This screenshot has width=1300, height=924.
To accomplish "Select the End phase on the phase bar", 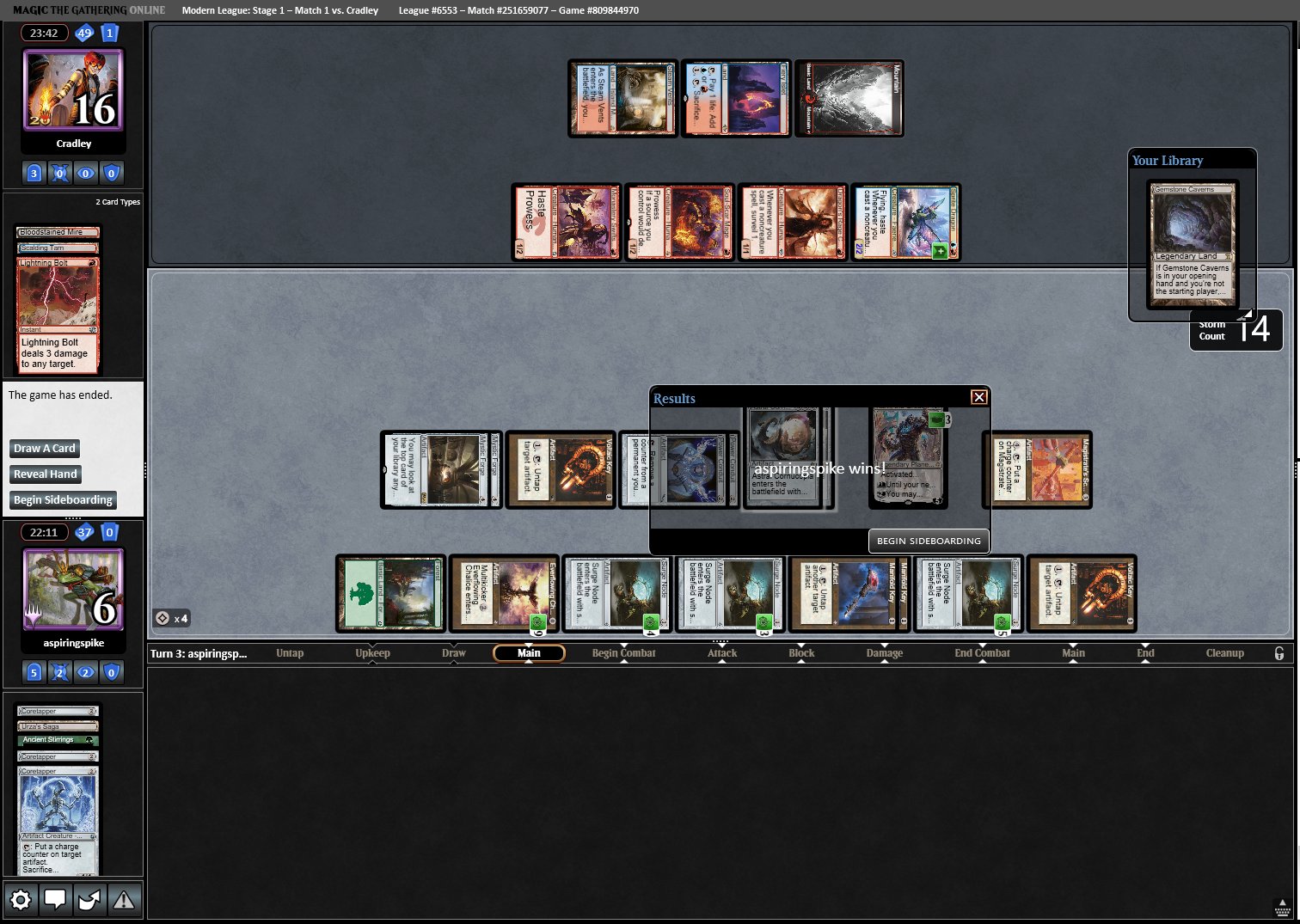I will pos(1145,652).
